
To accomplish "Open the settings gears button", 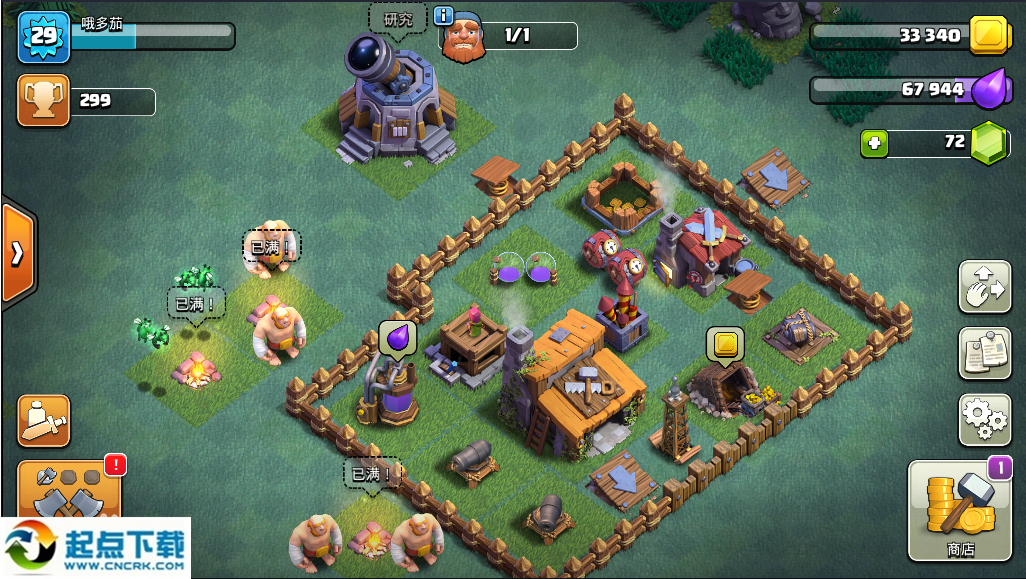I will point(984,419).
